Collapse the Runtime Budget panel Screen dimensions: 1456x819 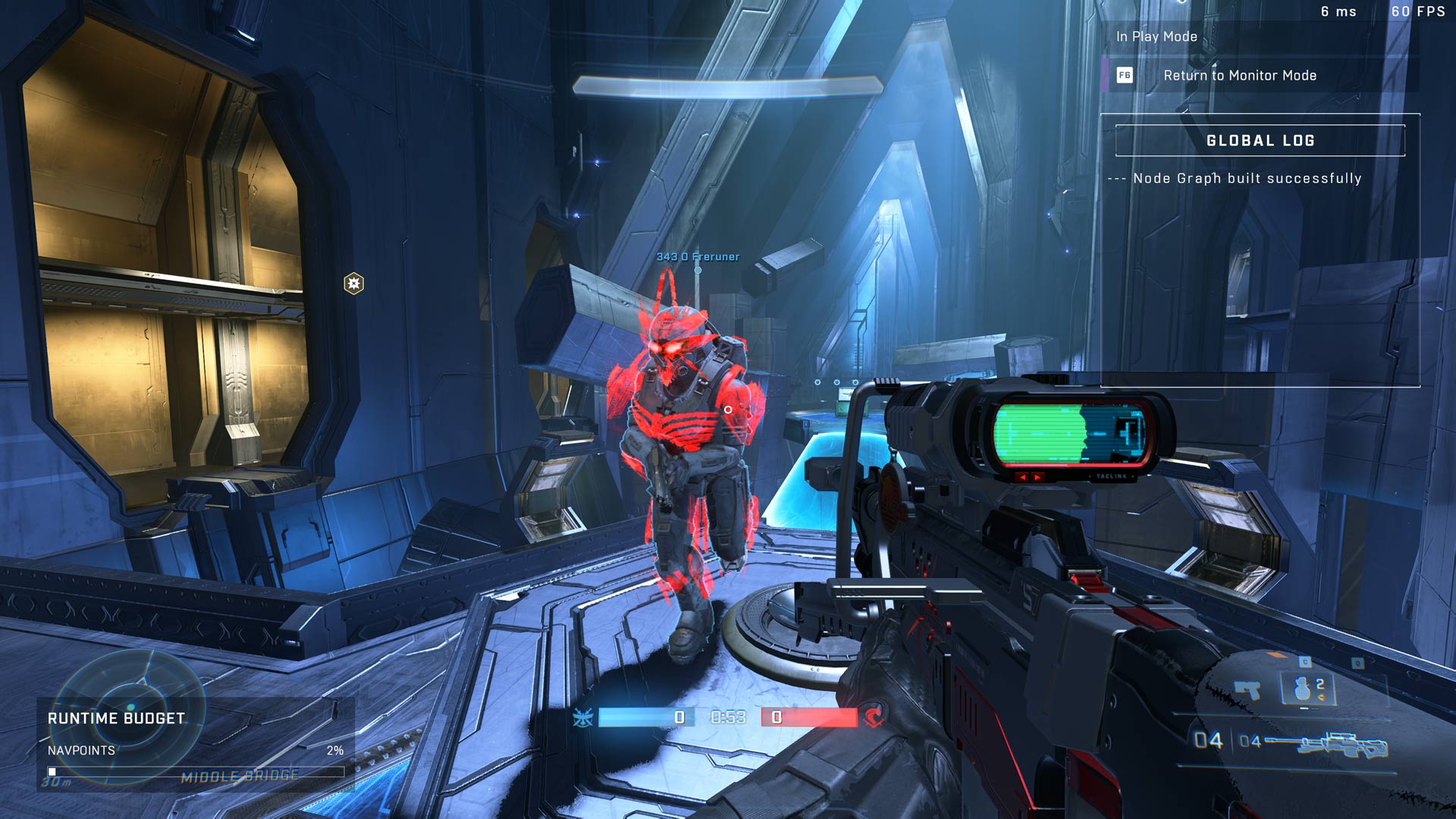pyautogui.click(x=115, y=718)
